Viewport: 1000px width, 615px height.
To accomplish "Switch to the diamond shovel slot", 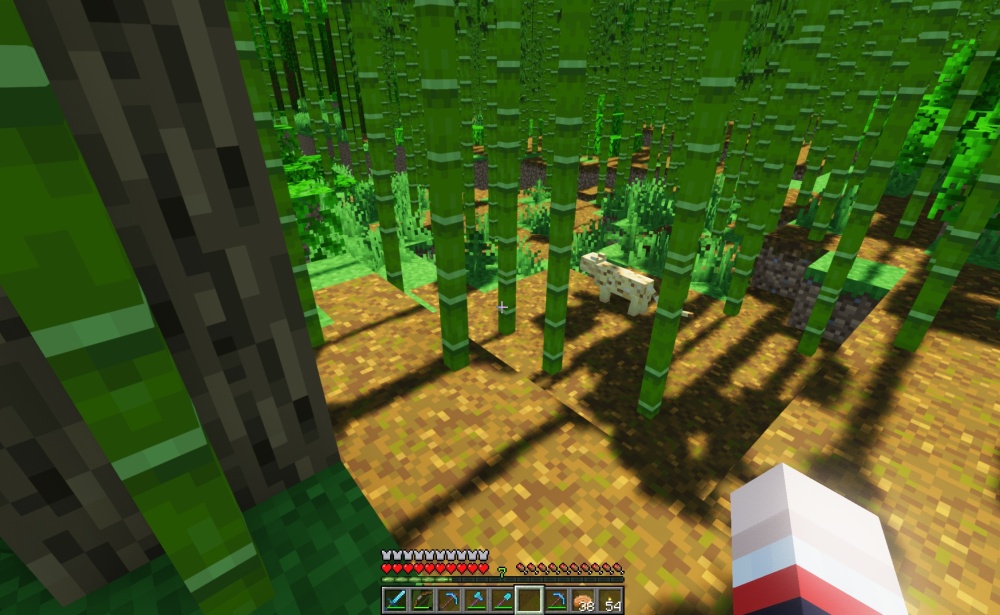I will click(502, 600).
